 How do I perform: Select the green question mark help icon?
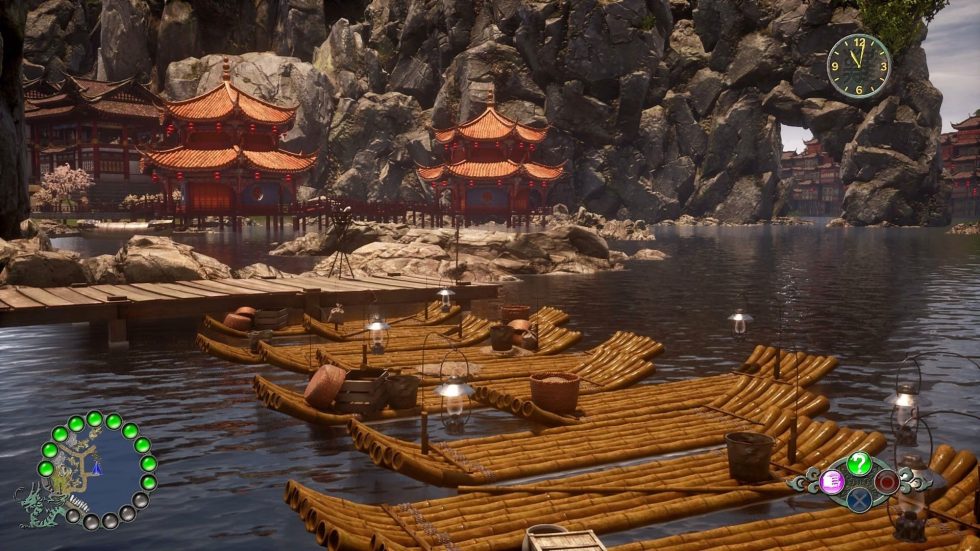(x=859, y=463)
